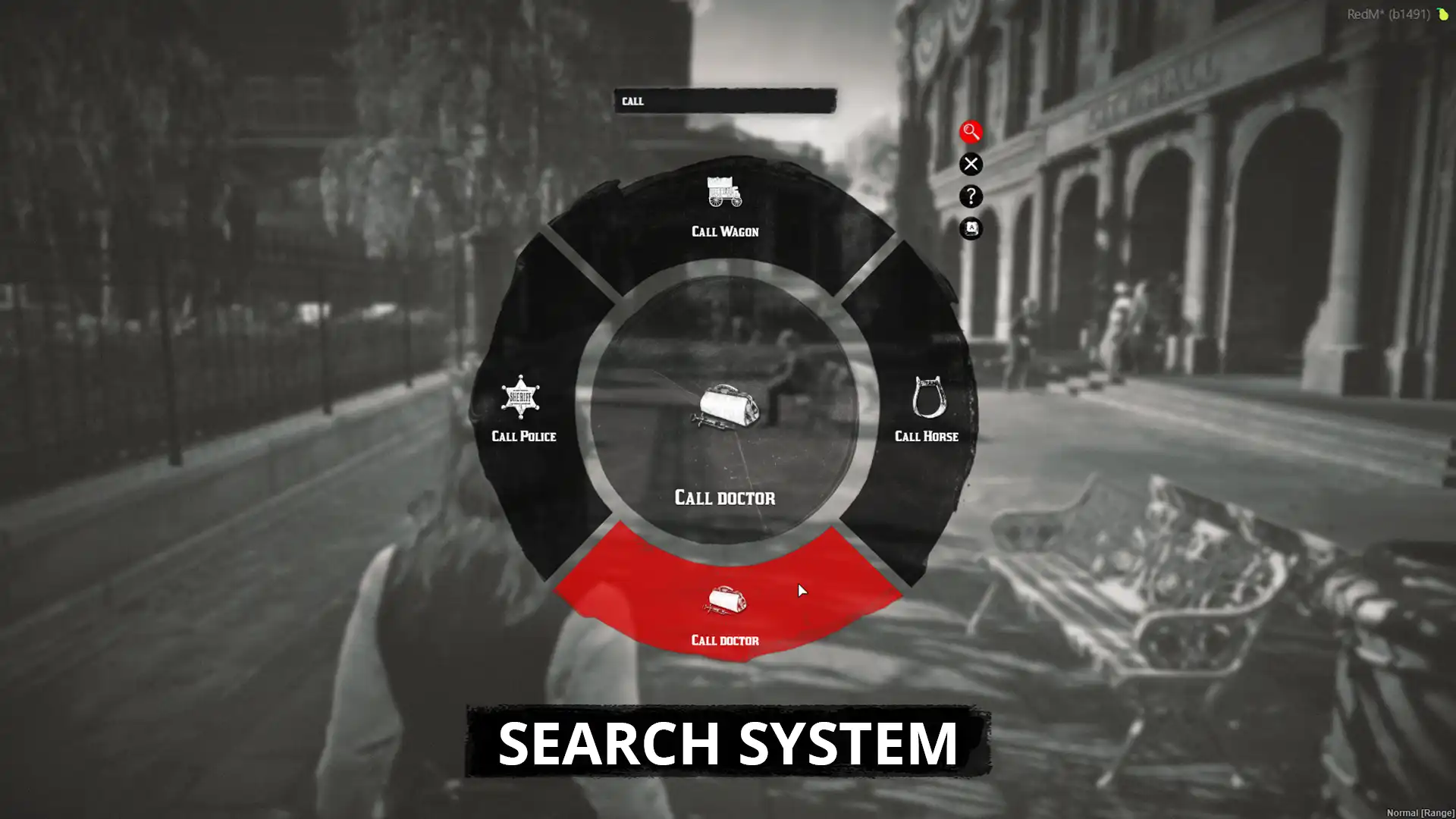Click the pear icon next to RedM label
Viewport: 1456px width, 819px height.
[1443, 13]
